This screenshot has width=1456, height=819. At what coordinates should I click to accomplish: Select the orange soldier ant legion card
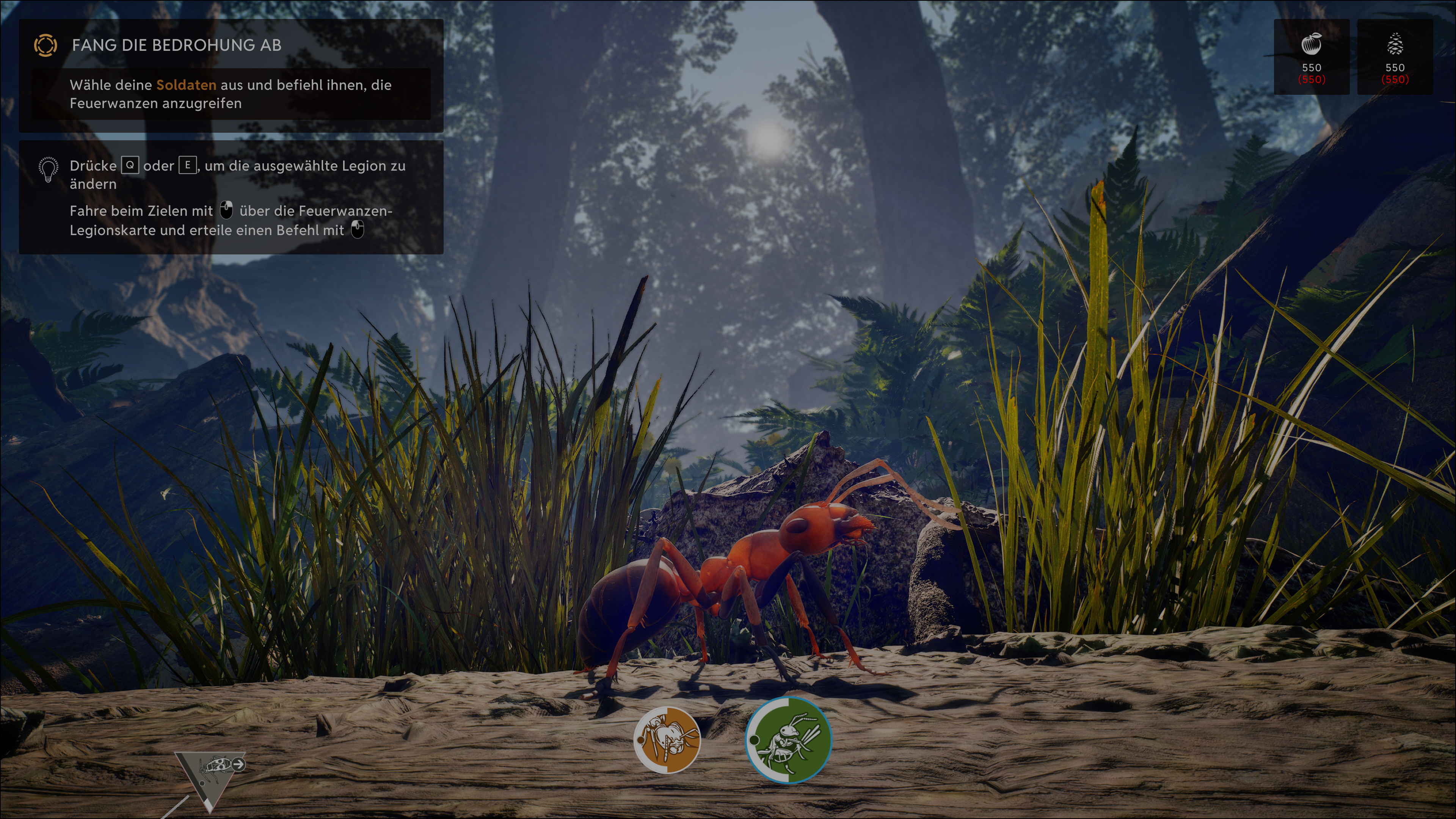point(667,739)
